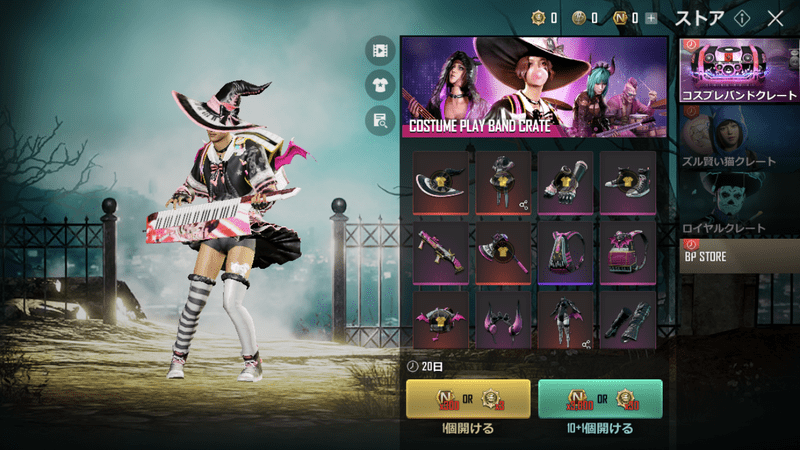Close the store screen
The height and width of the screenshot is (450, 800).
[775, 18]
